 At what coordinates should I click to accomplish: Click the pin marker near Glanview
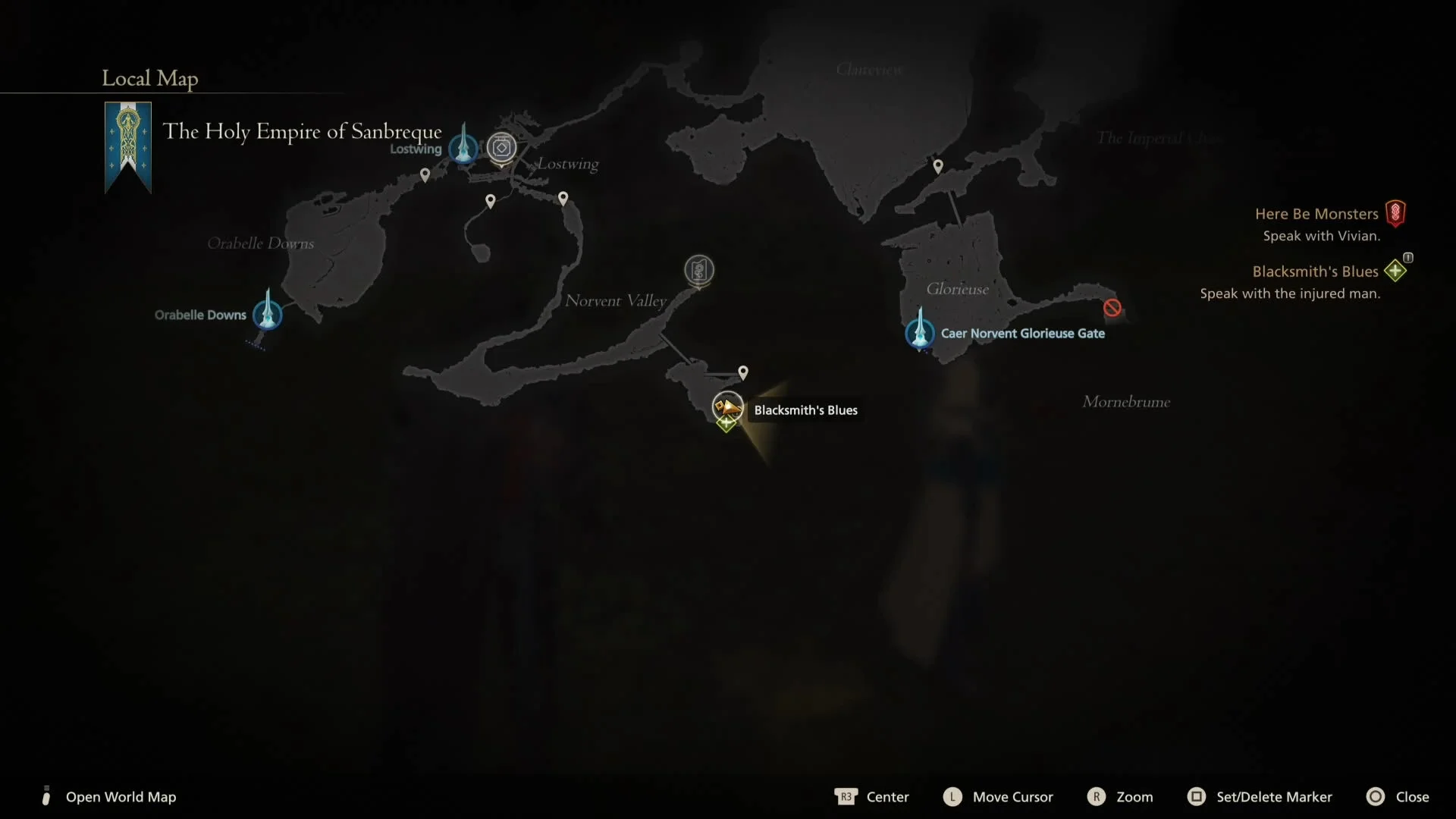pos(938,165)
